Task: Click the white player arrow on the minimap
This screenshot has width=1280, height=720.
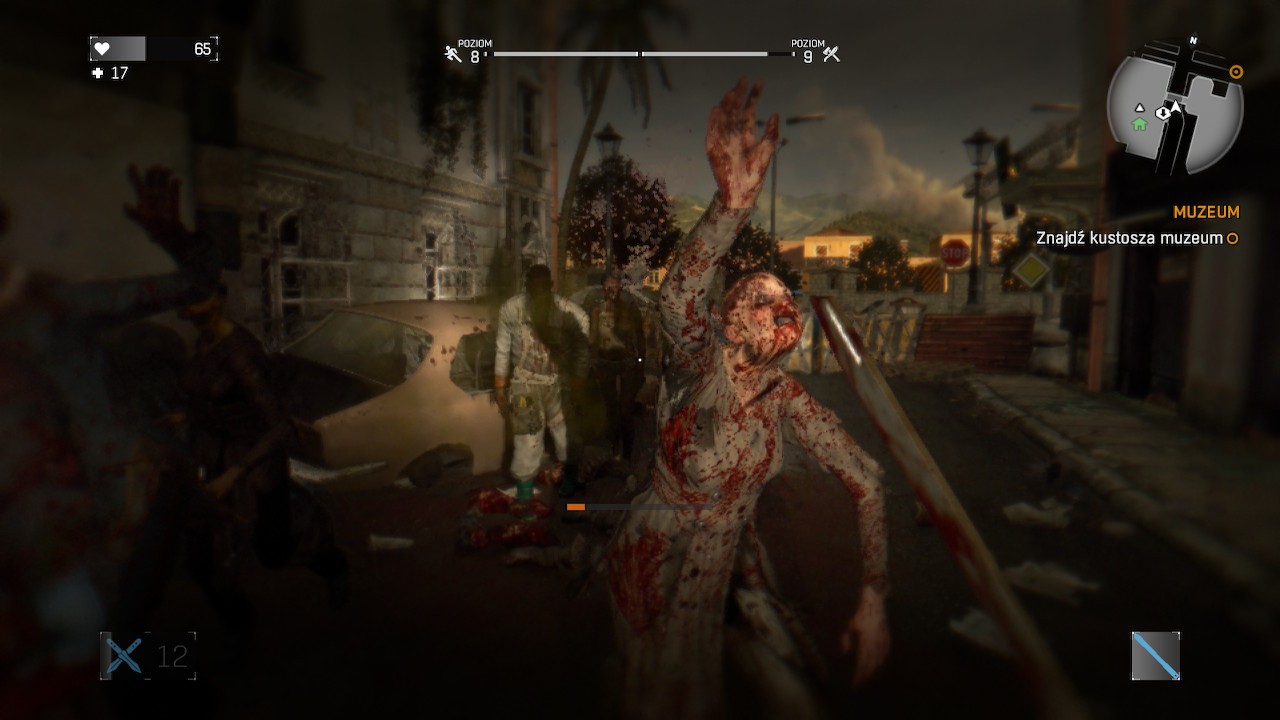Action: 1176,106
